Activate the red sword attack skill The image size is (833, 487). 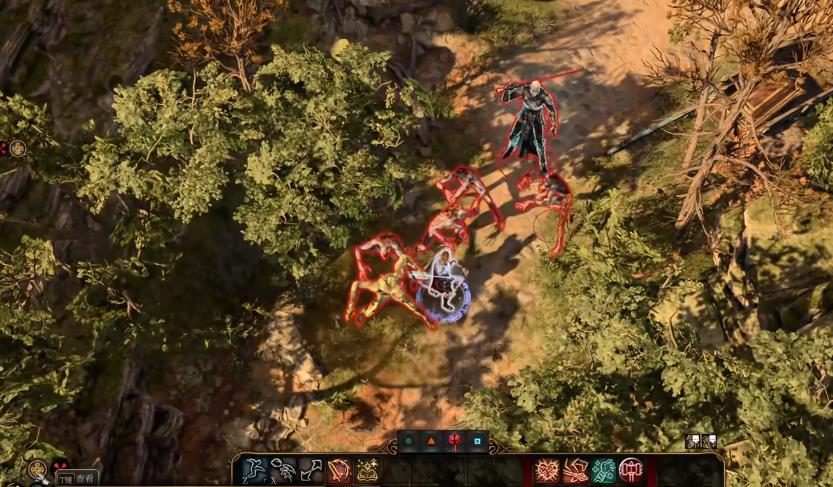pyautogui.click(x=340, y=470)
